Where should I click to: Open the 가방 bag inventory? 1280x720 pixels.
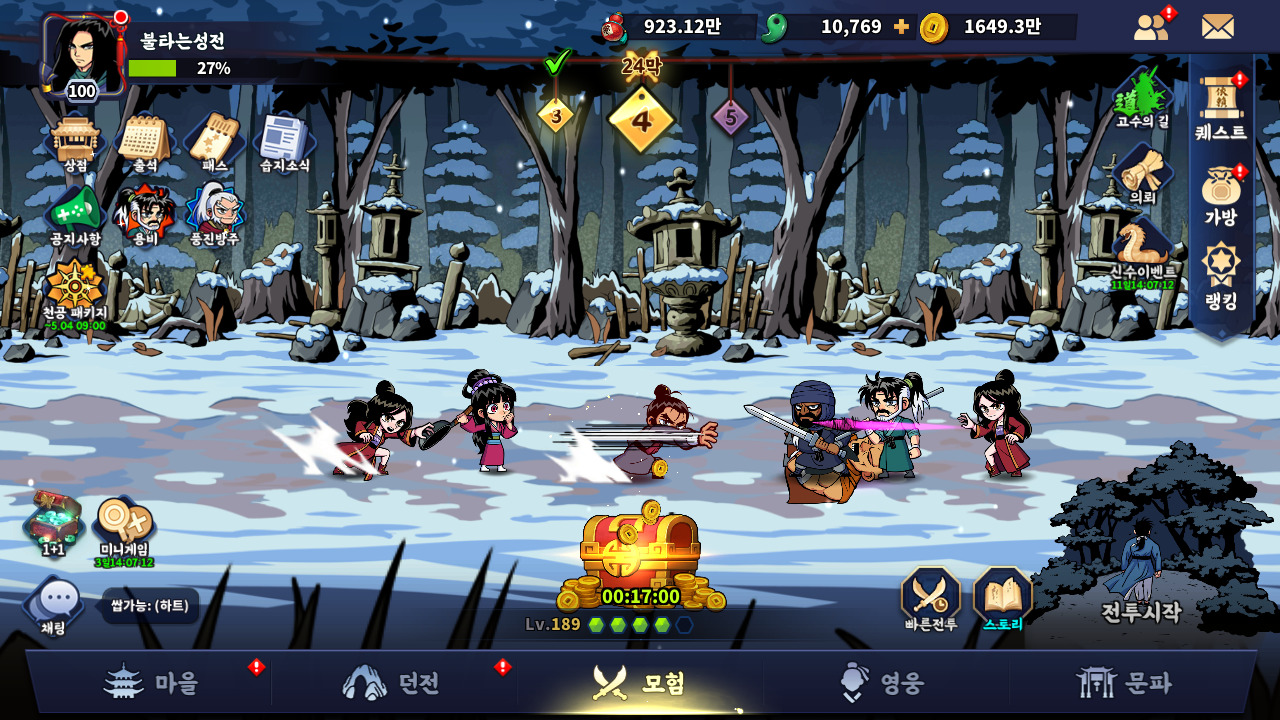[x=1221, y=194]
